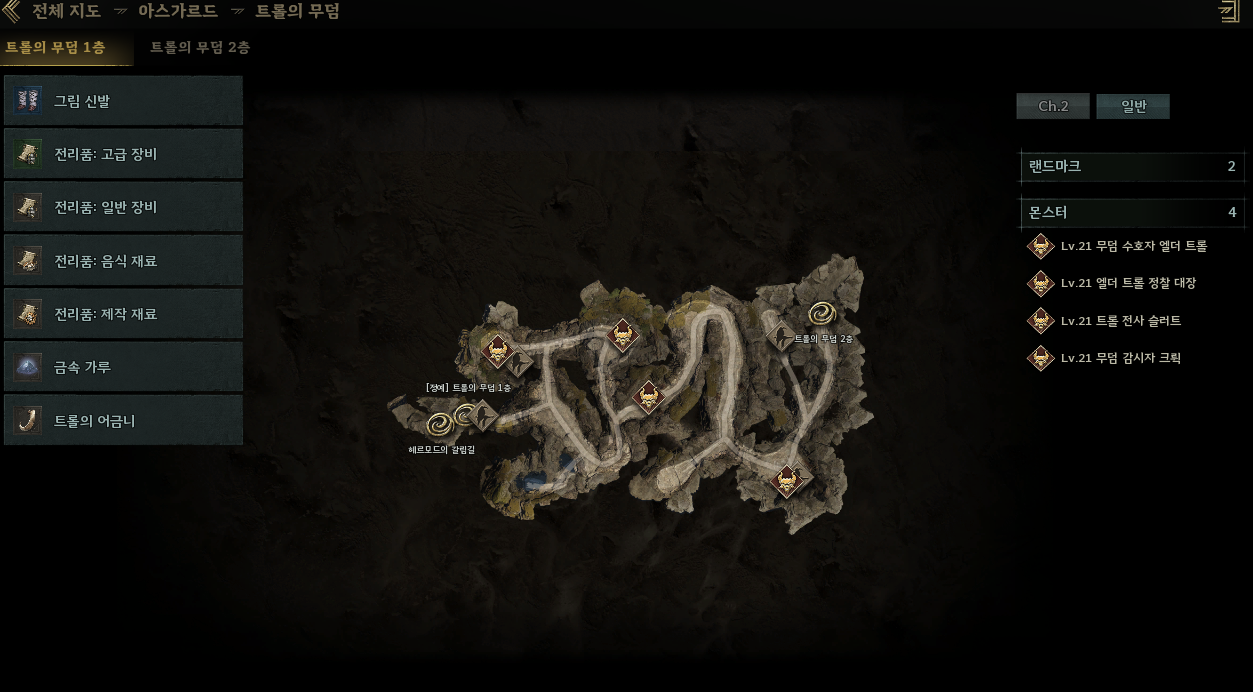Click the 금속 가루 item row
The image size is (1253, 692).
(124, 367)
